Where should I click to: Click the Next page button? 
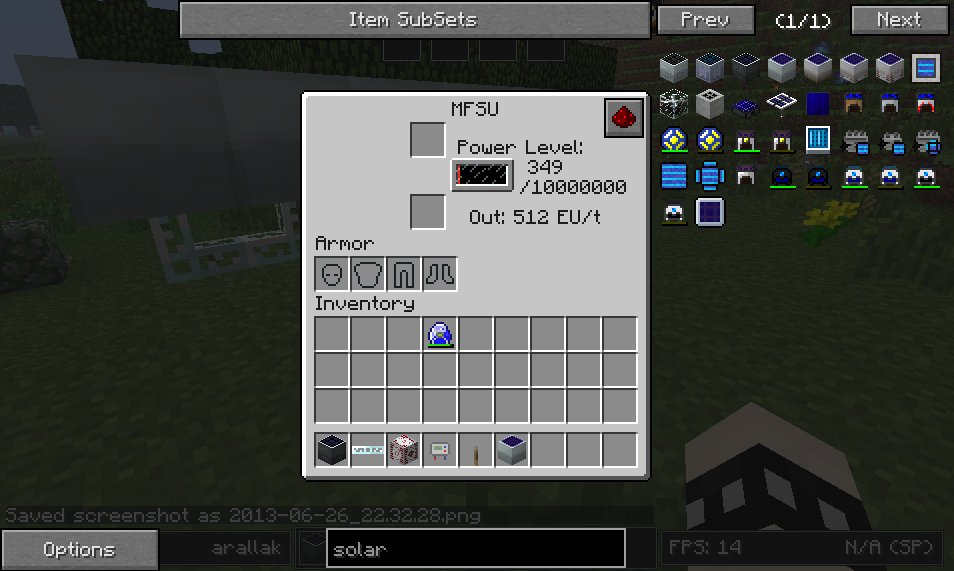click(x=898, y=20)
